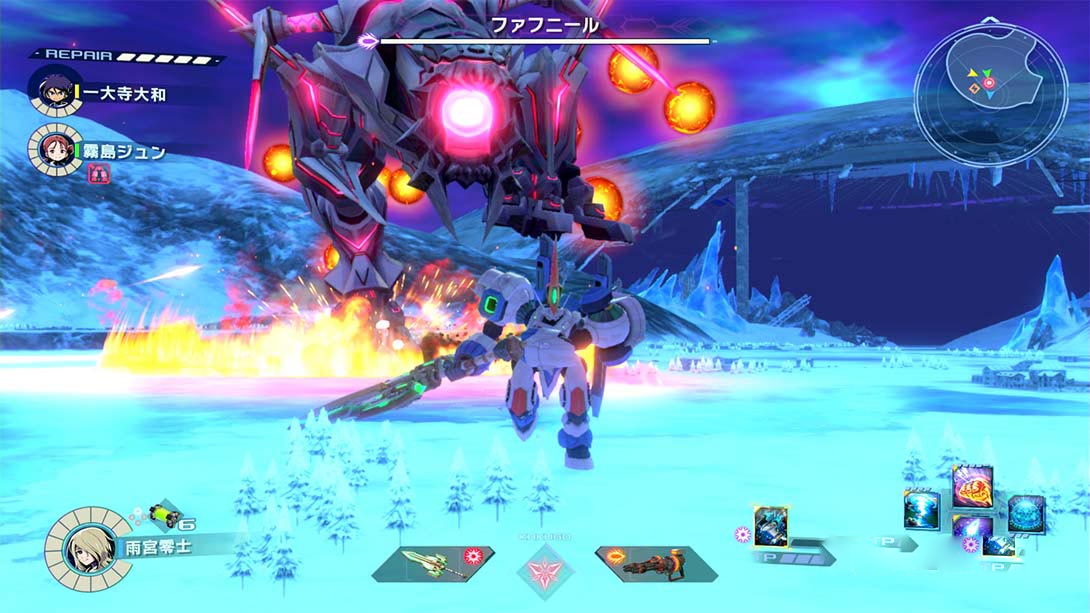Select the gatling gun weapon slot

coord(654,563)
